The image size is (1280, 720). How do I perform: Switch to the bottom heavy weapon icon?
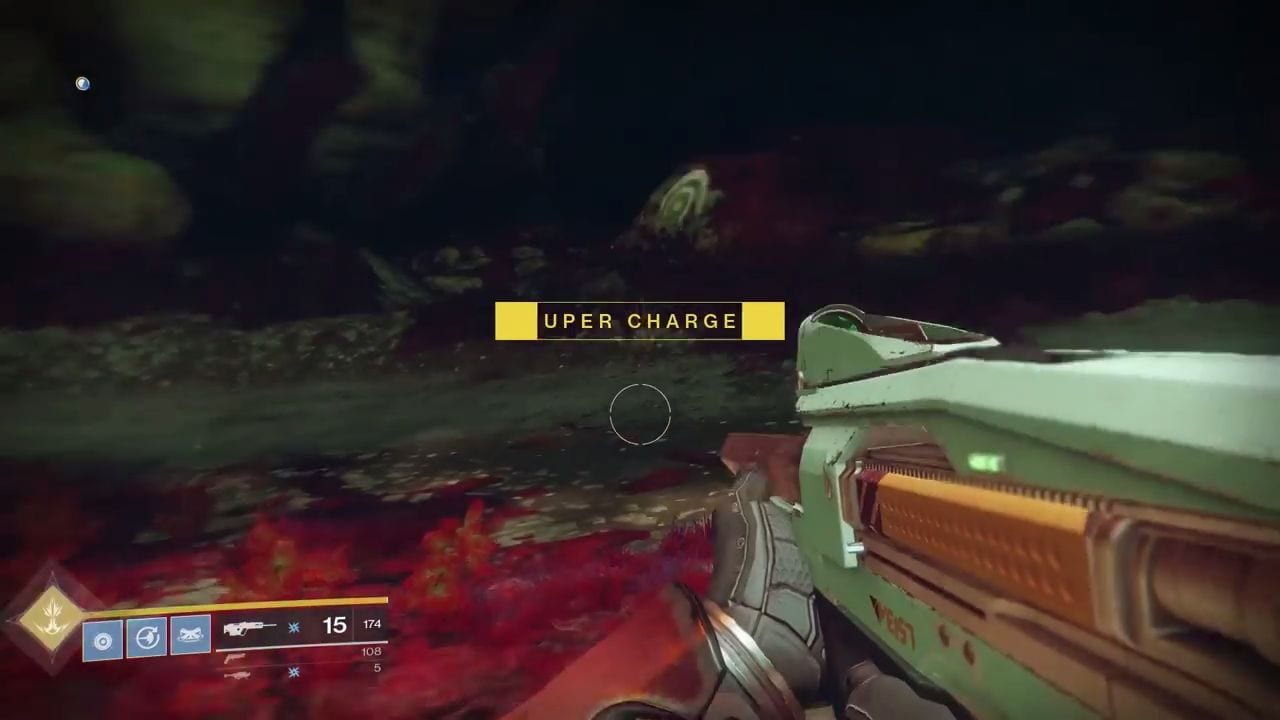pos(238,674)
